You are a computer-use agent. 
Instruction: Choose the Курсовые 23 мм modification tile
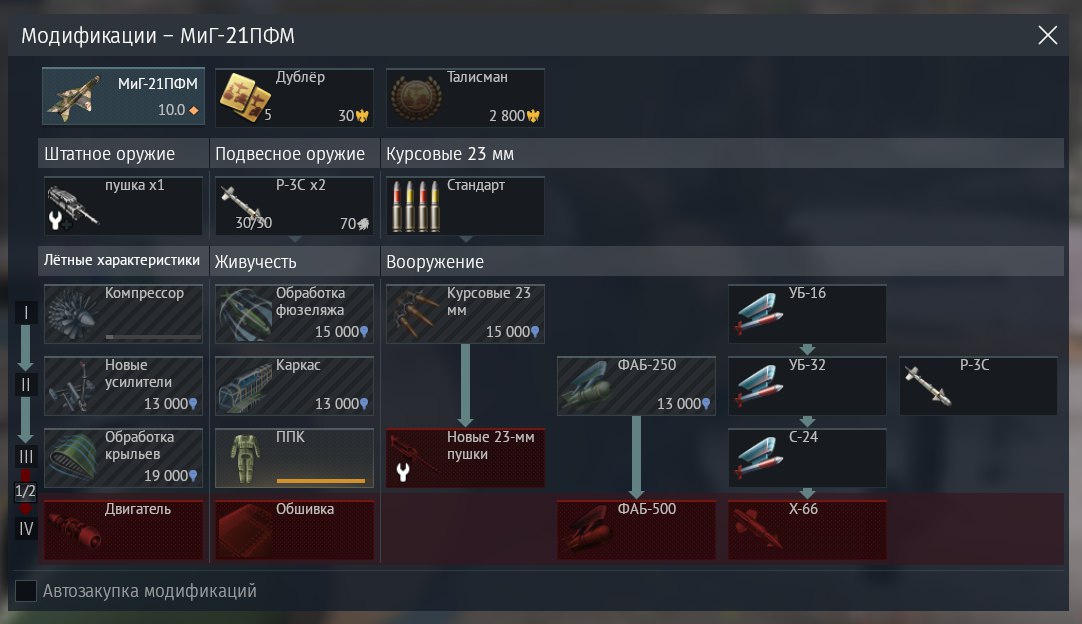465,314
